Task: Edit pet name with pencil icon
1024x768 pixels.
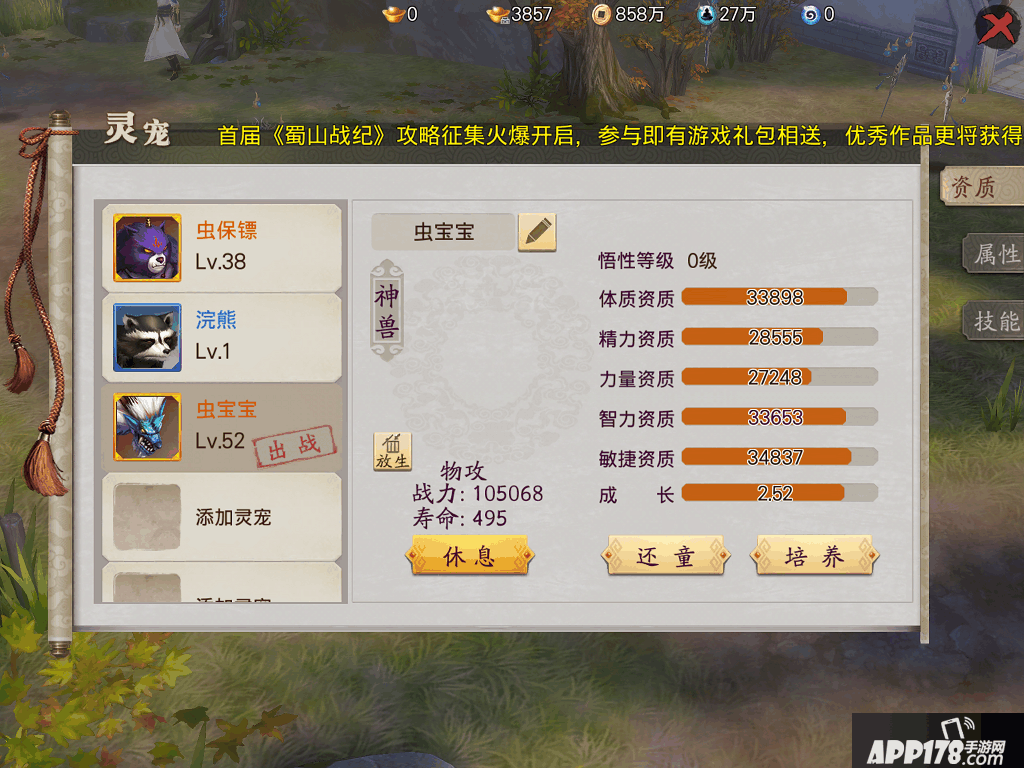Action: pos(537,232)
